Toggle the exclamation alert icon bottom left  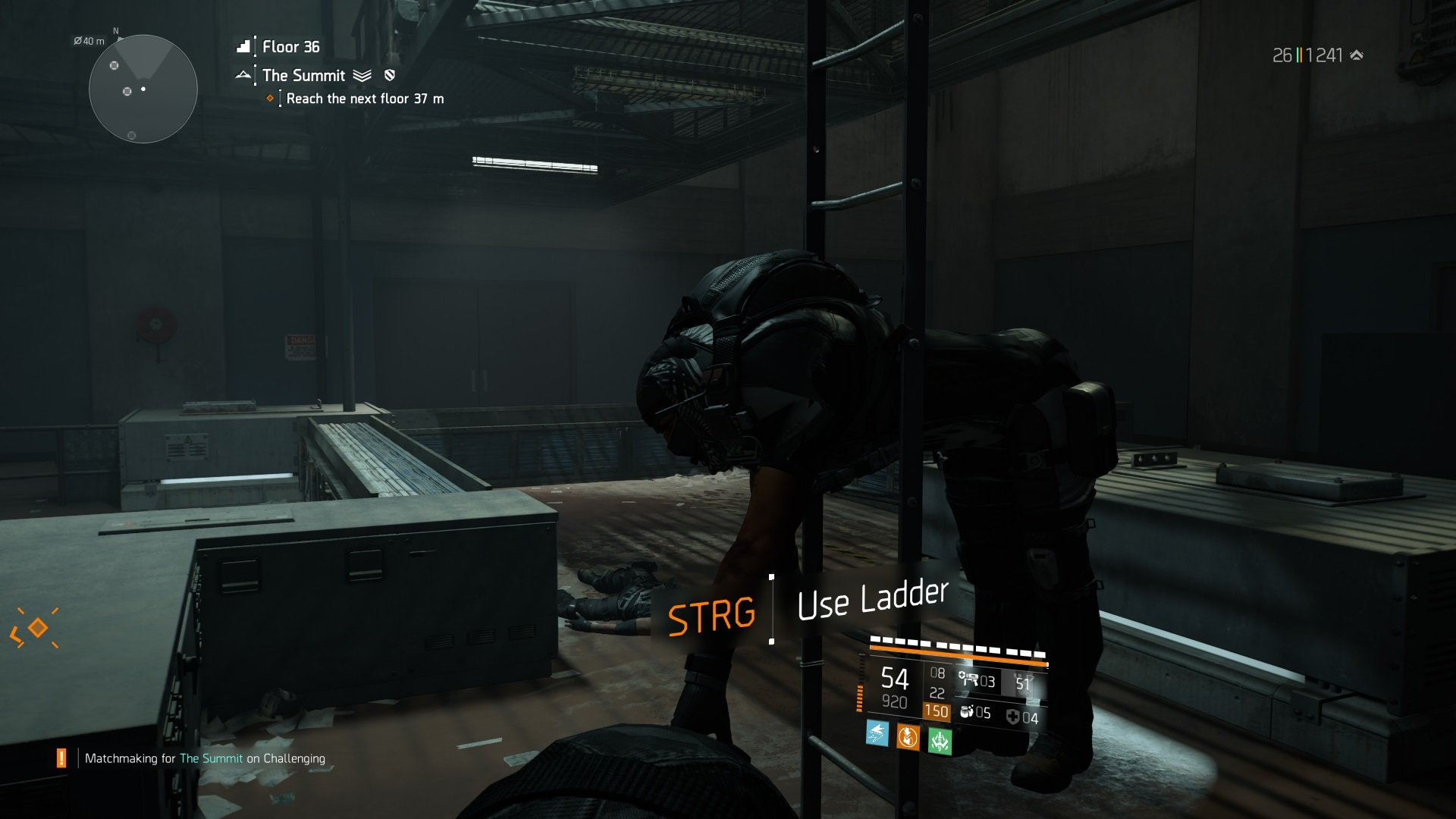click(61, 756)
